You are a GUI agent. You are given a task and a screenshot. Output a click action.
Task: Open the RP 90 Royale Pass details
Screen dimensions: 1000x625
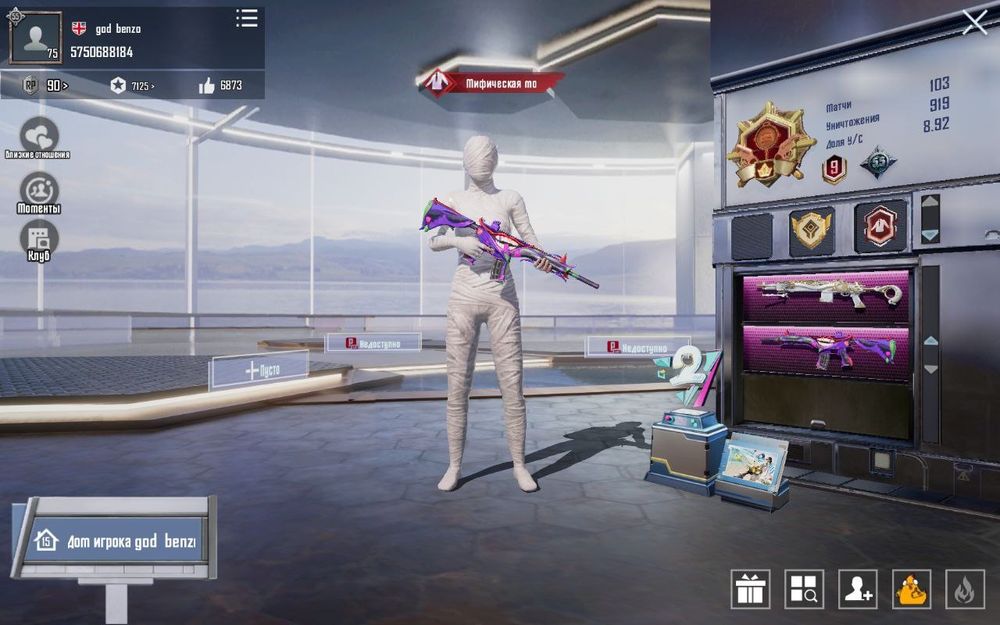(x=47, y=86)
